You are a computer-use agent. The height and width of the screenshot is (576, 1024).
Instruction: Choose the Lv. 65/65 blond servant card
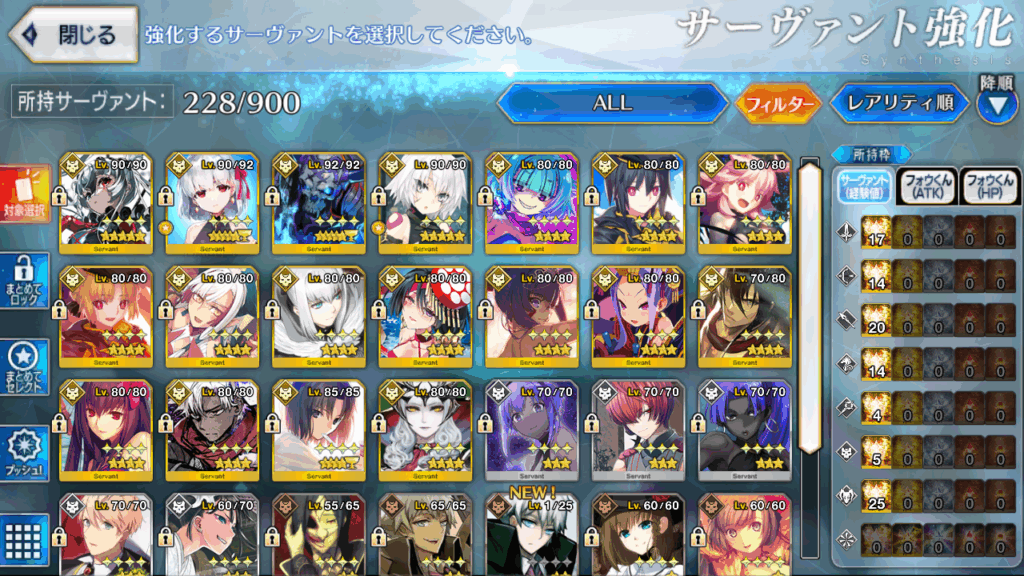click(425, 535)
